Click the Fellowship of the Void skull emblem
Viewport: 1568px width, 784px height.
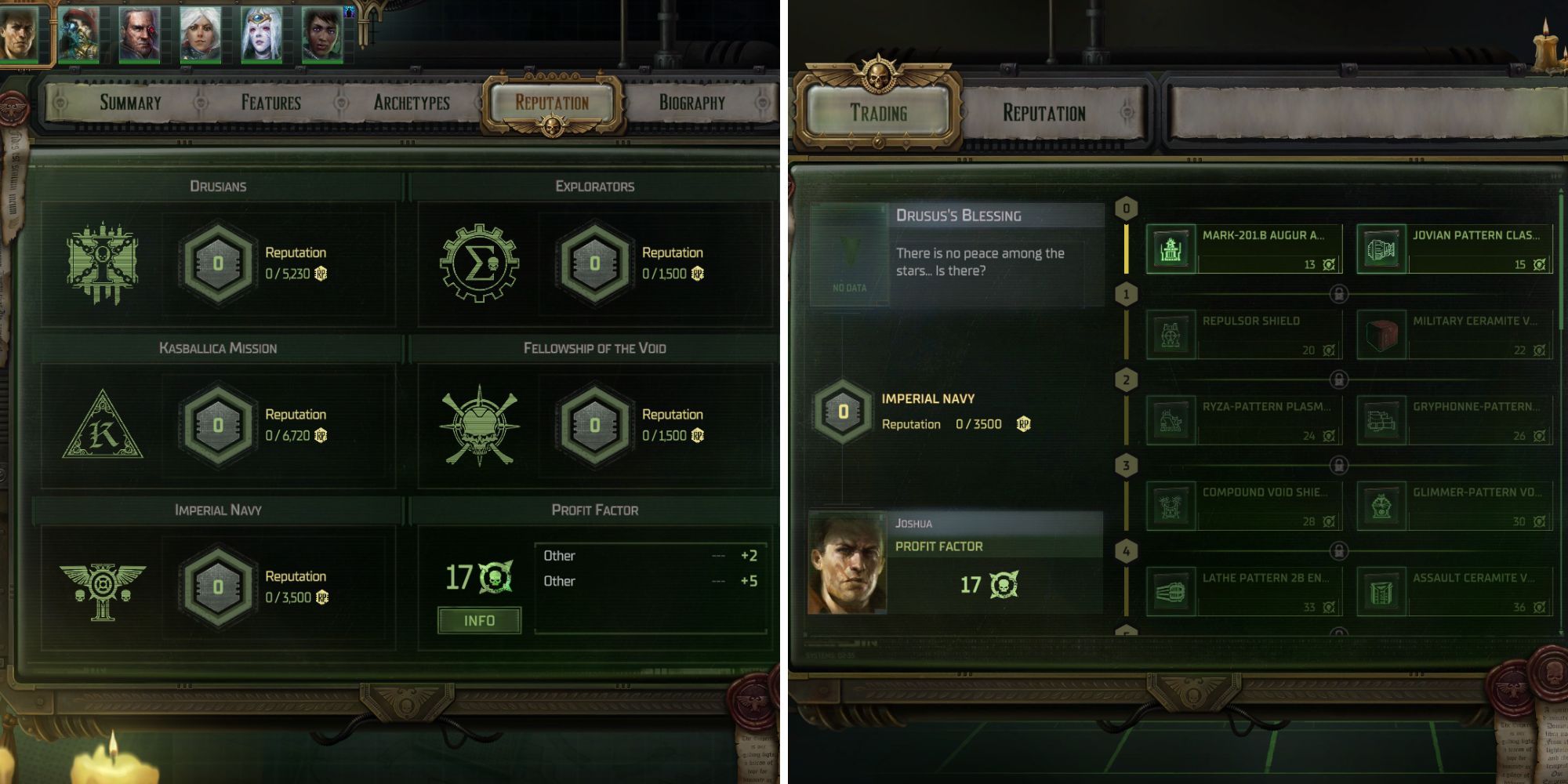pos(480,427)
